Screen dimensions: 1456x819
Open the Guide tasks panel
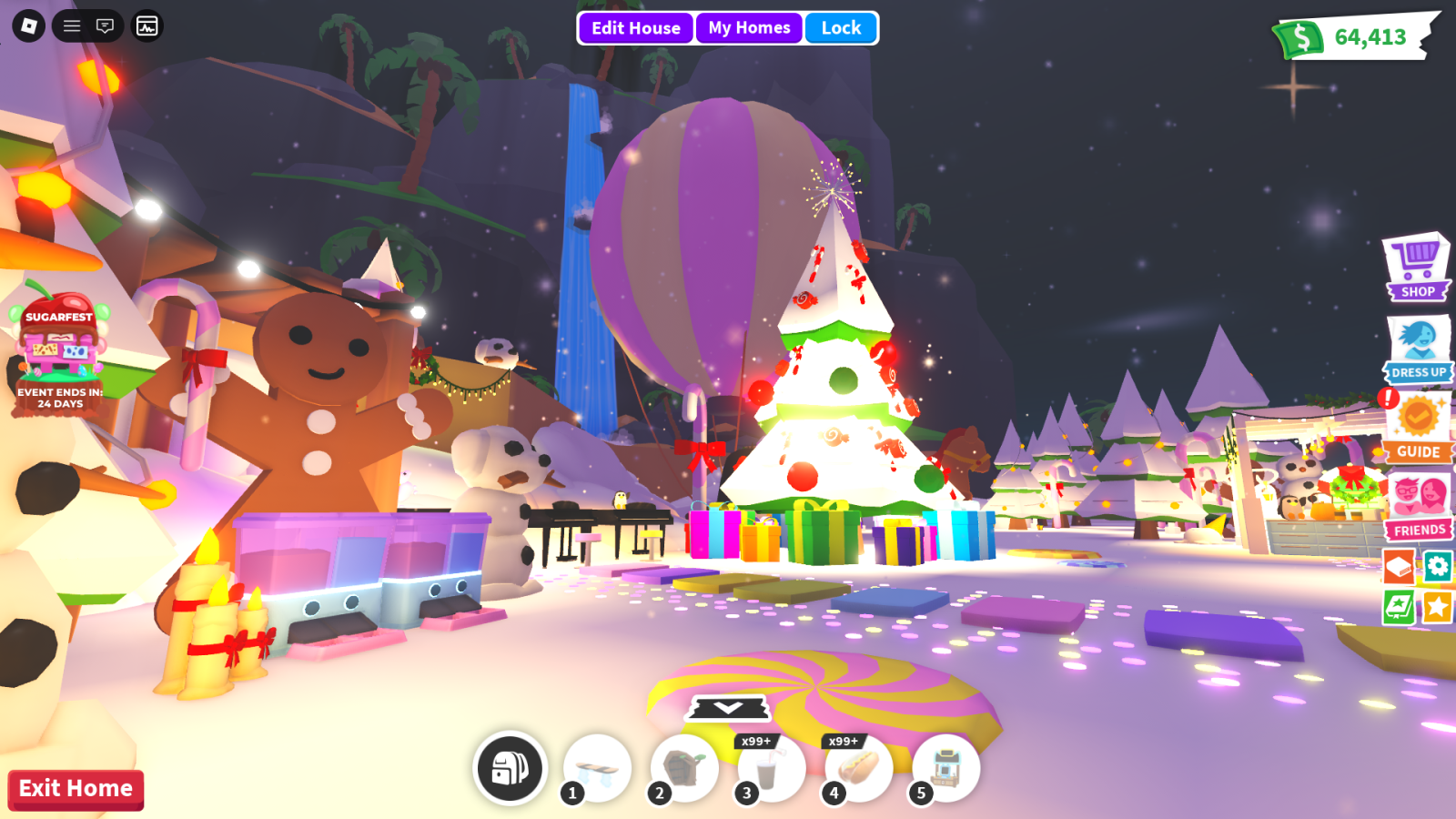tap(1418, 427)
